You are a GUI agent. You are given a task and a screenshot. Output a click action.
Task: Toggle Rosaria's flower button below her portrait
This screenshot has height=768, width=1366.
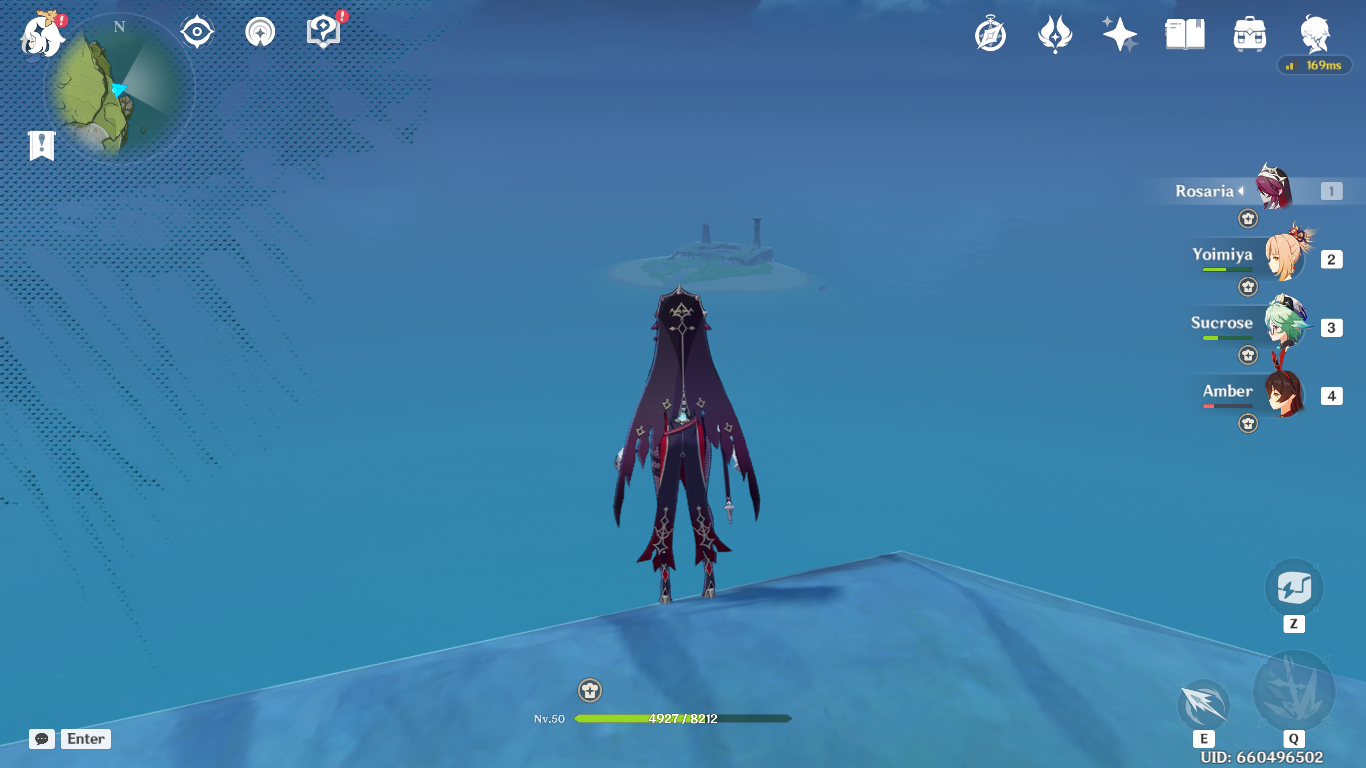1247,217
